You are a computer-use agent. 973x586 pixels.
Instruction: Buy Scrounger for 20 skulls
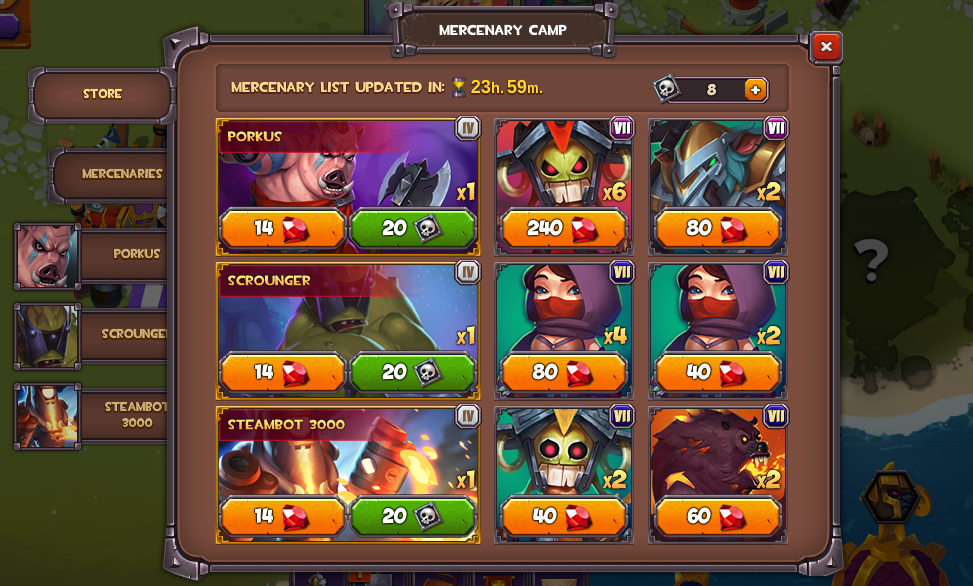[412, 373]
